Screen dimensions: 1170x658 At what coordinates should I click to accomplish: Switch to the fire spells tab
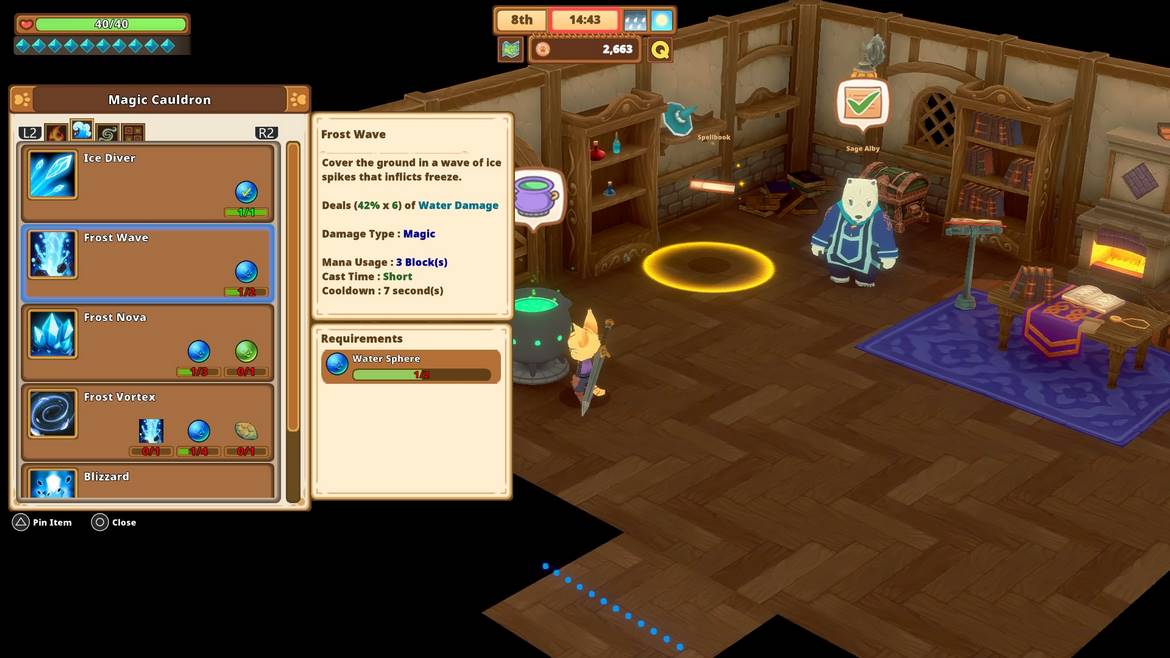click(56, 132)
